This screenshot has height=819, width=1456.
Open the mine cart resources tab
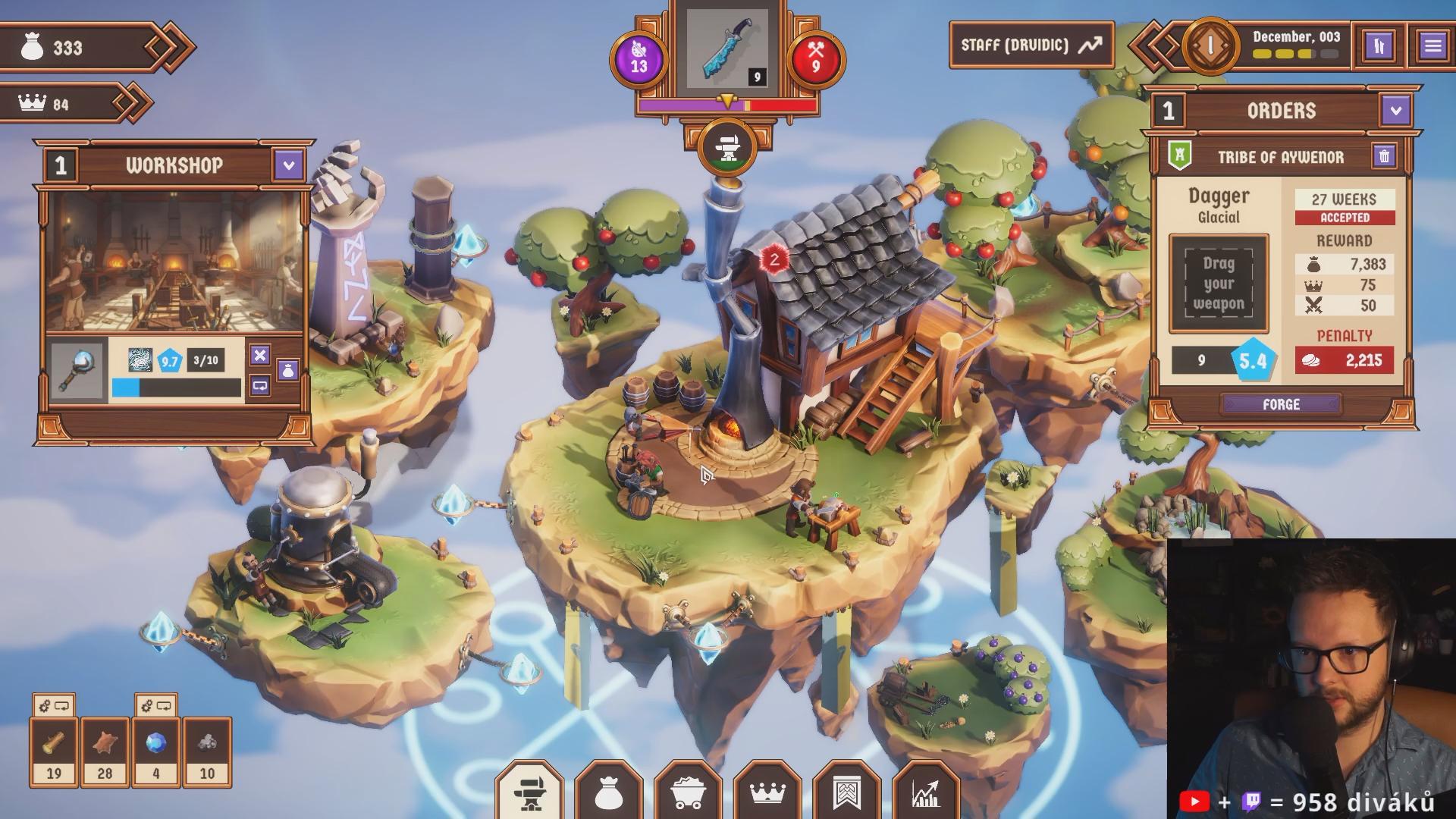689,792
